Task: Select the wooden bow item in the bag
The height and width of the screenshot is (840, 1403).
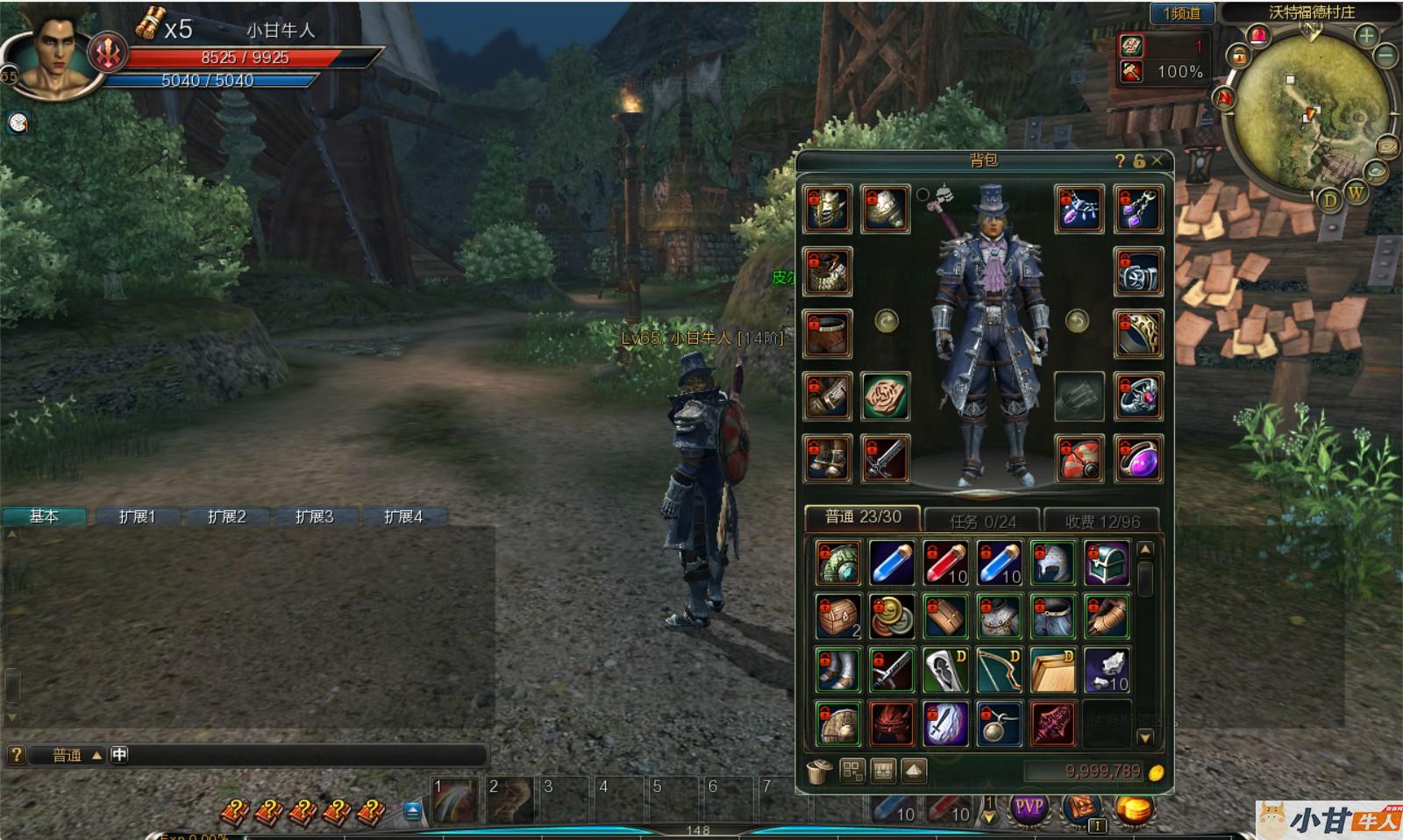Action: point(999,671)
